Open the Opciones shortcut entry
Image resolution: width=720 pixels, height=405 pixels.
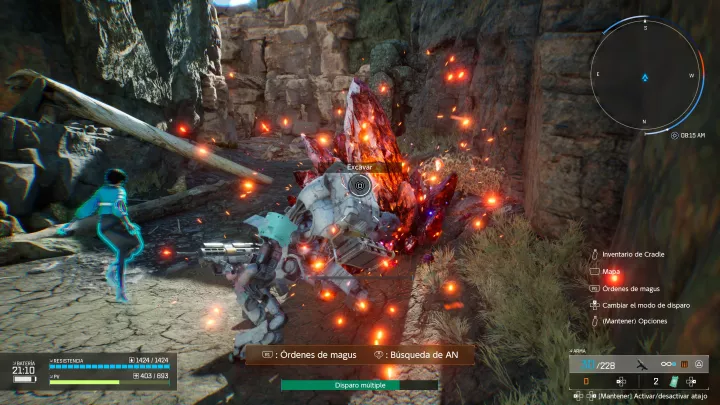pos(633,321)
